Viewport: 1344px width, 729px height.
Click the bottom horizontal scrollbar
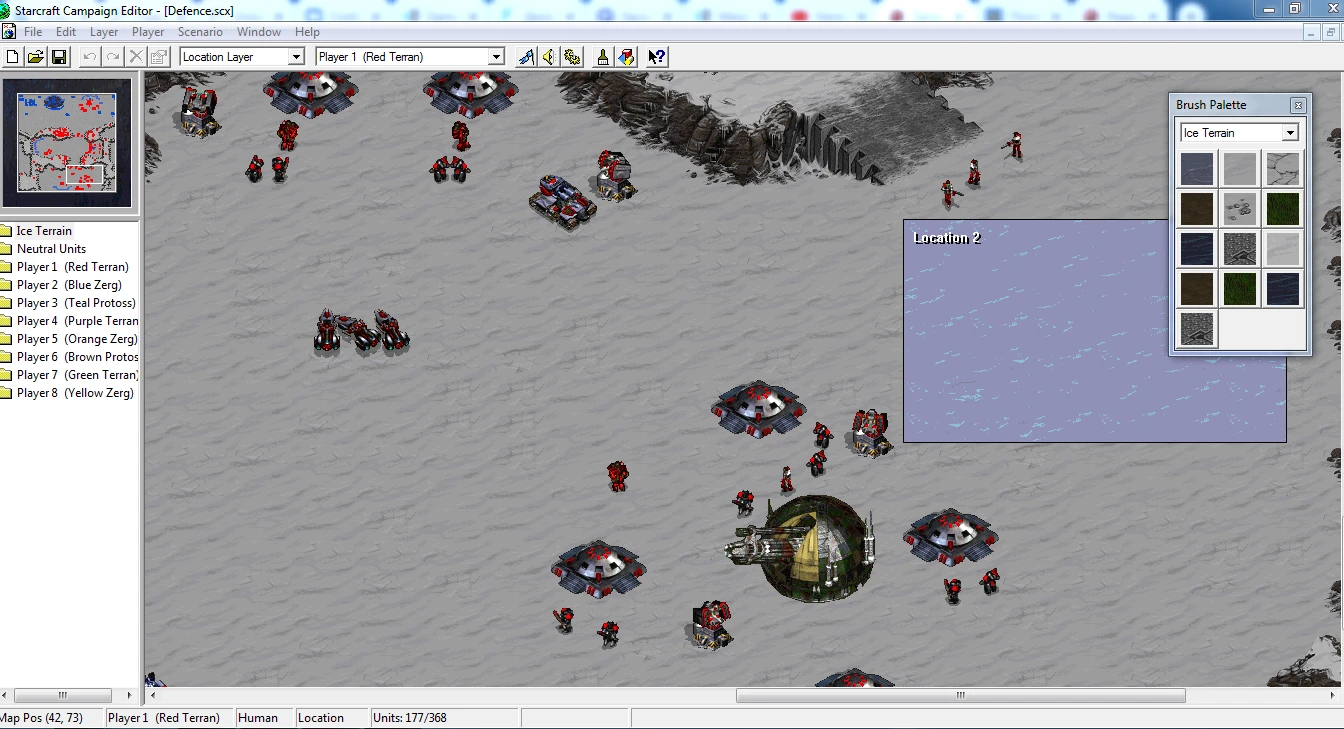pos(958,694)
